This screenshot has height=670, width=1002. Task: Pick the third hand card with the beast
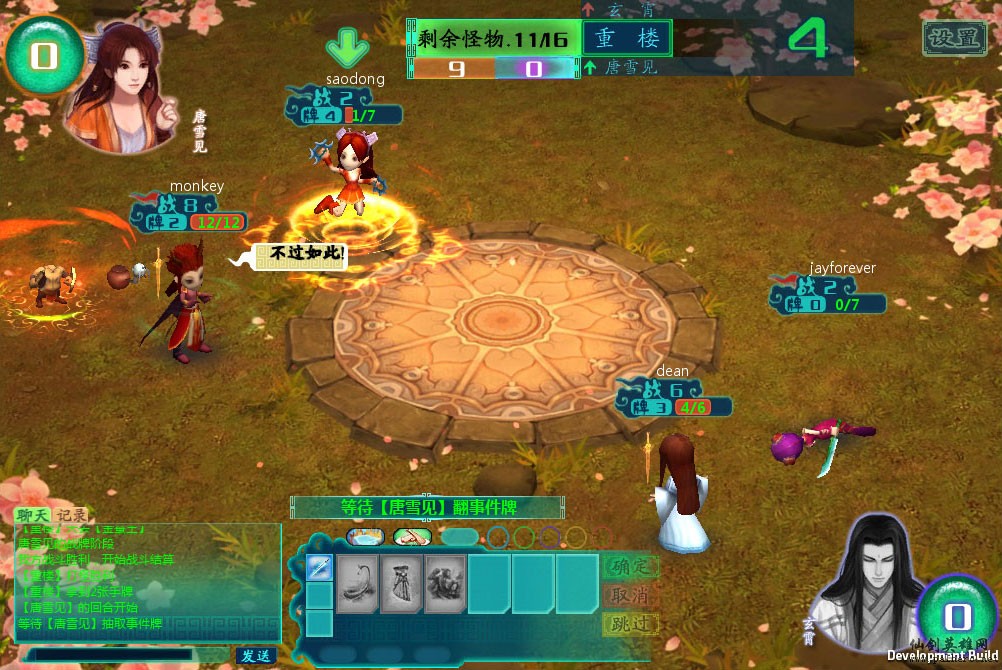[x=445, y=583]
